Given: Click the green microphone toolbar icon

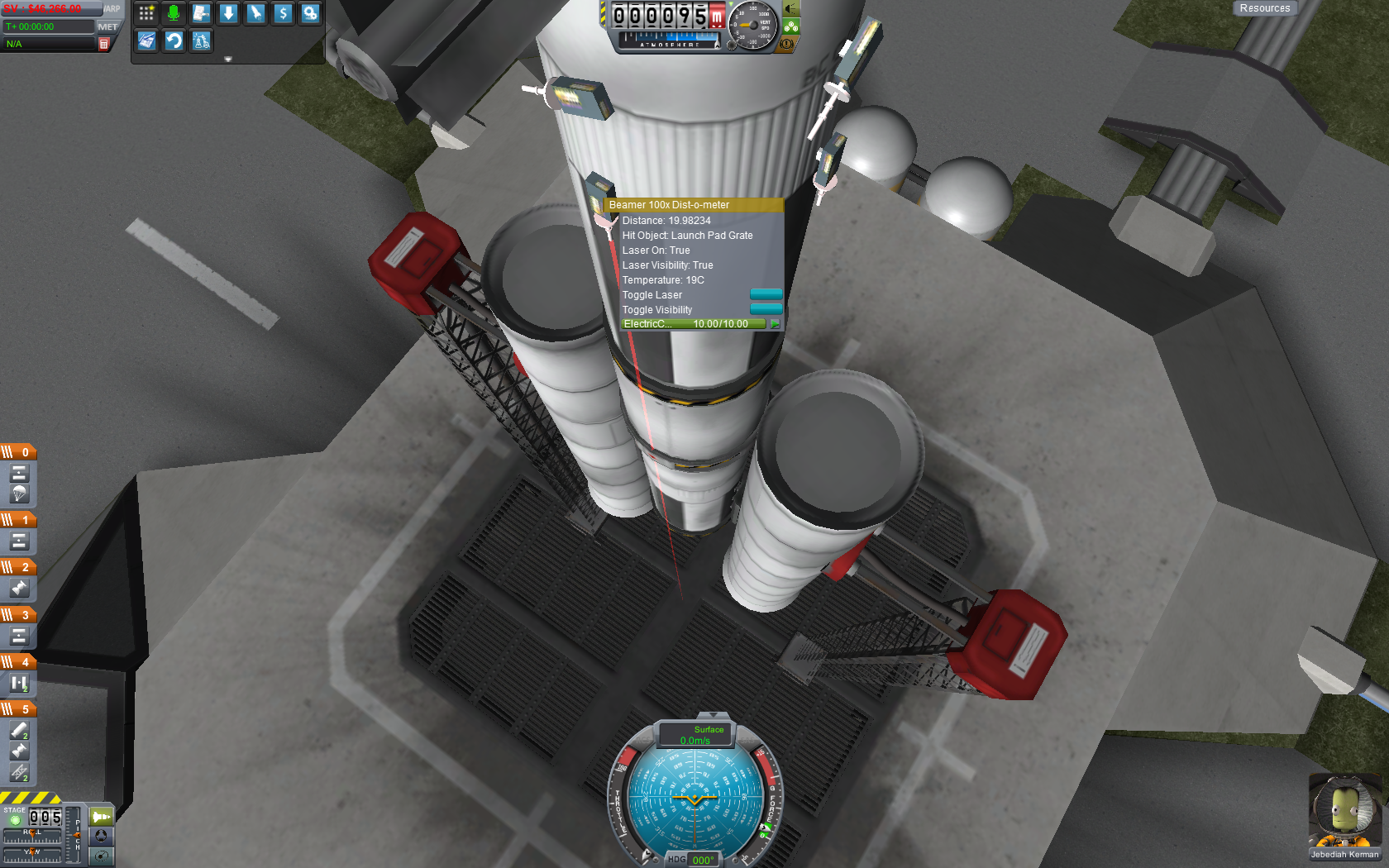Looking at the screenshot, I should click(x=174, y=13).
